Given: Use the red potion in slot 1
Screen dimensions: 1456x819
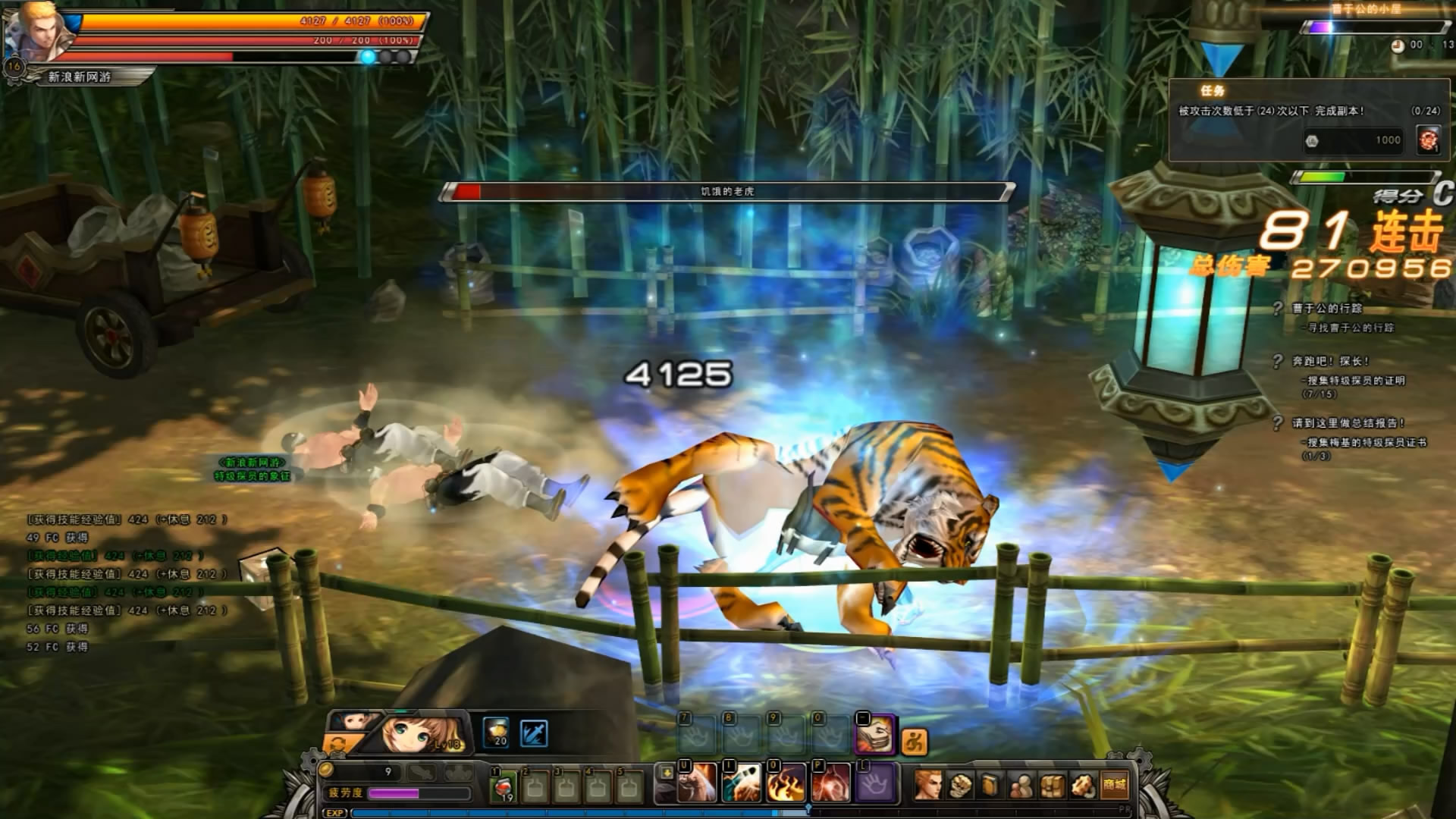Looking at the screenshot, I should (504, 786).
